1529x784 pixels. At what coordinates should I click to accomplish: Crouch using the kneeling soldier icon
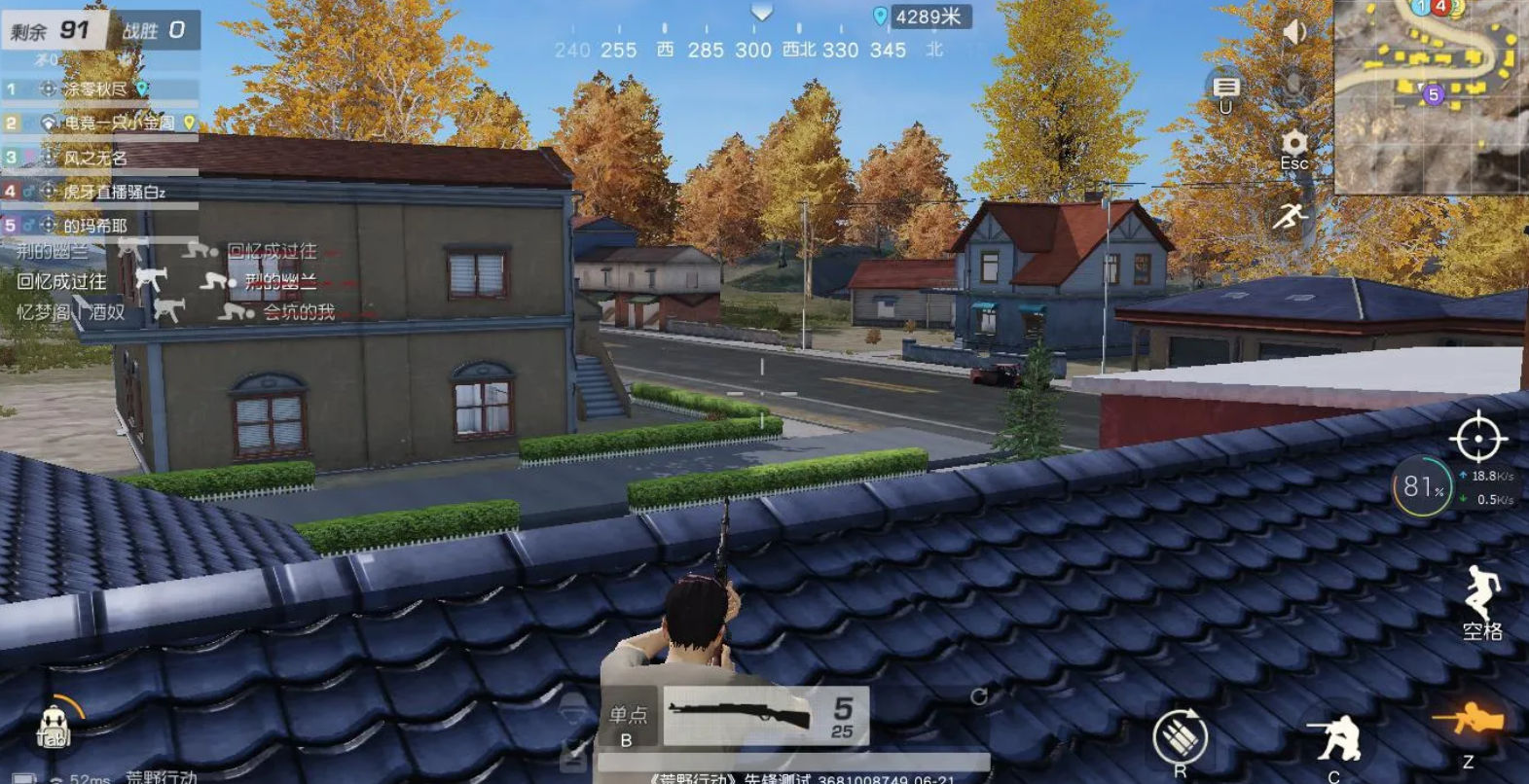point(1337,739)
